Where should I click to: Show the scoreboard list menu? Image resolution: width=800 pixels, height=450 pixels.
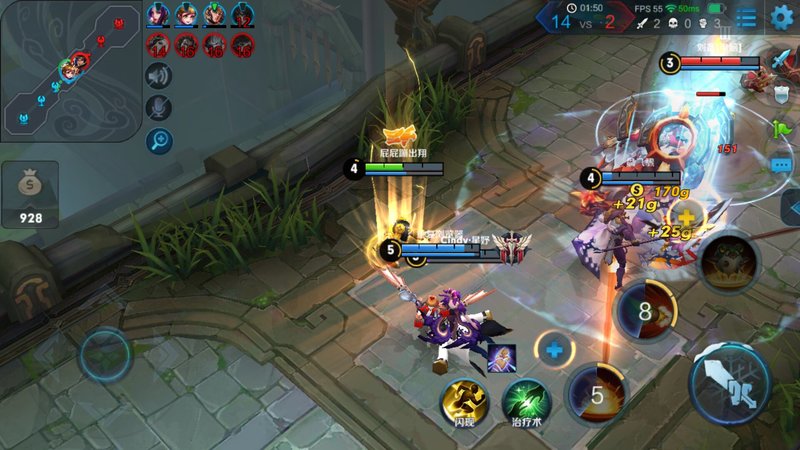click(x=746, y=17)
